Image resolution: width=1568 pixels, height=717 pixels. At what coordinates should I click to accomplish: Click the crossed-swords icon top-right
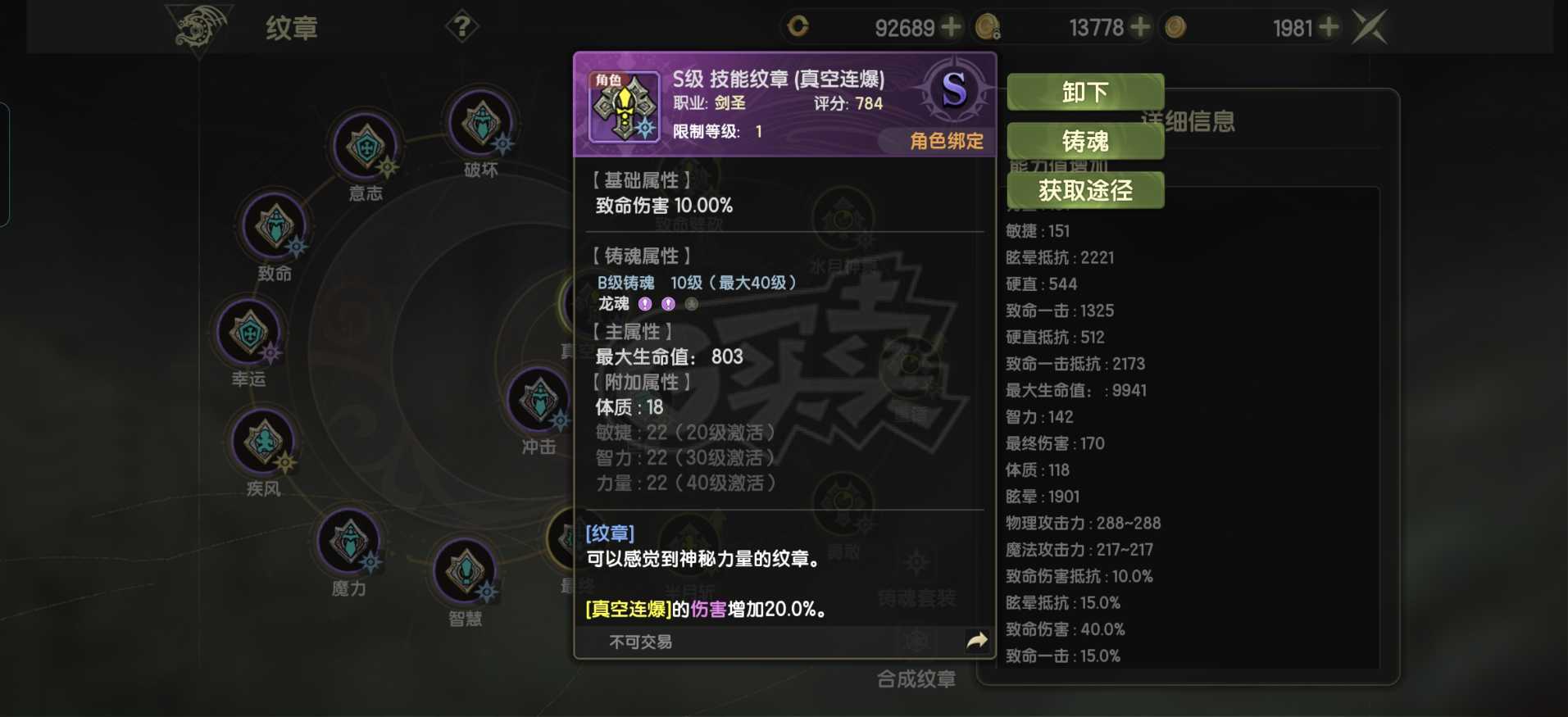1371,25
